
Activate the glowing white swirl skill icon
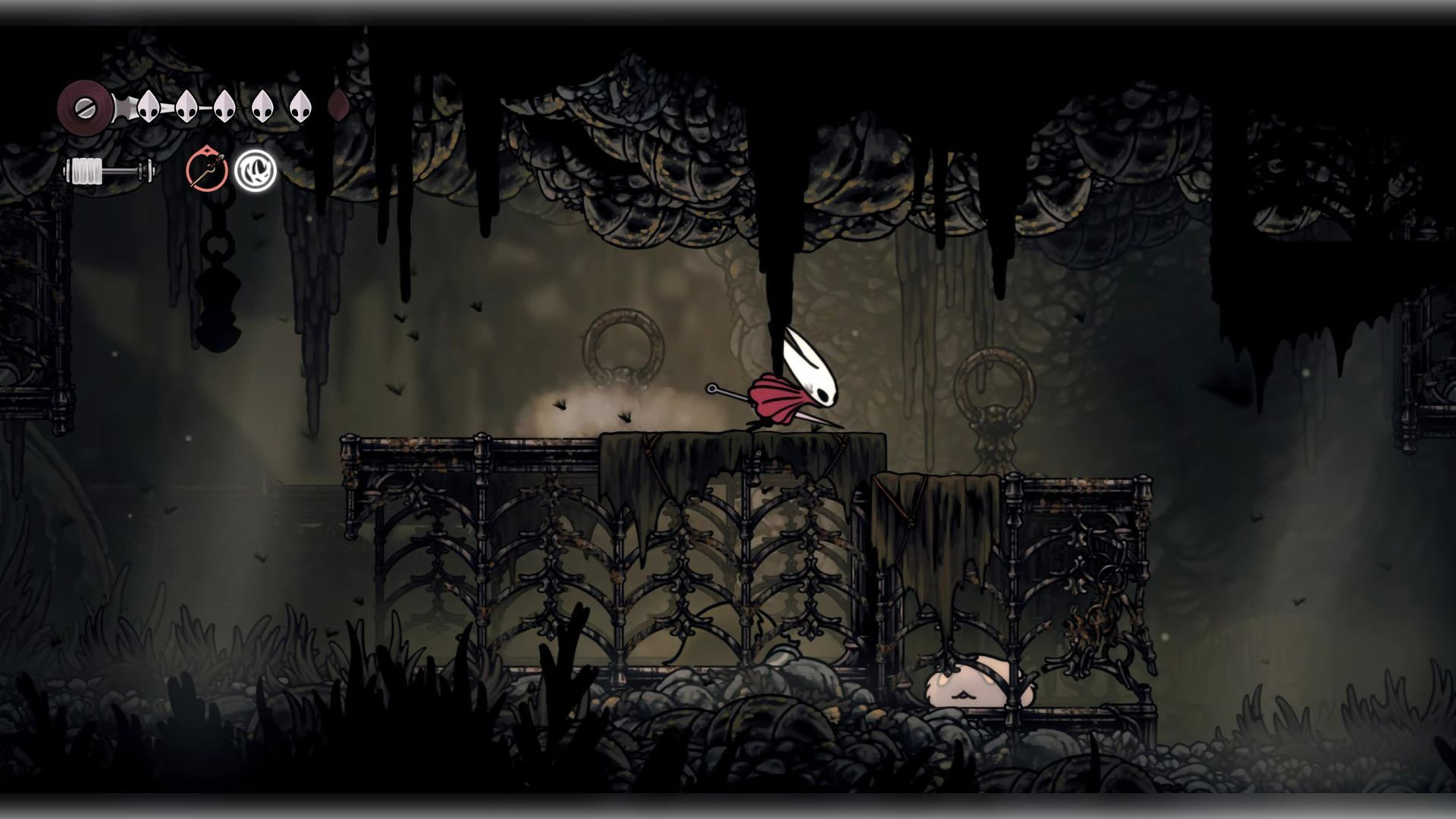(255, 171)
